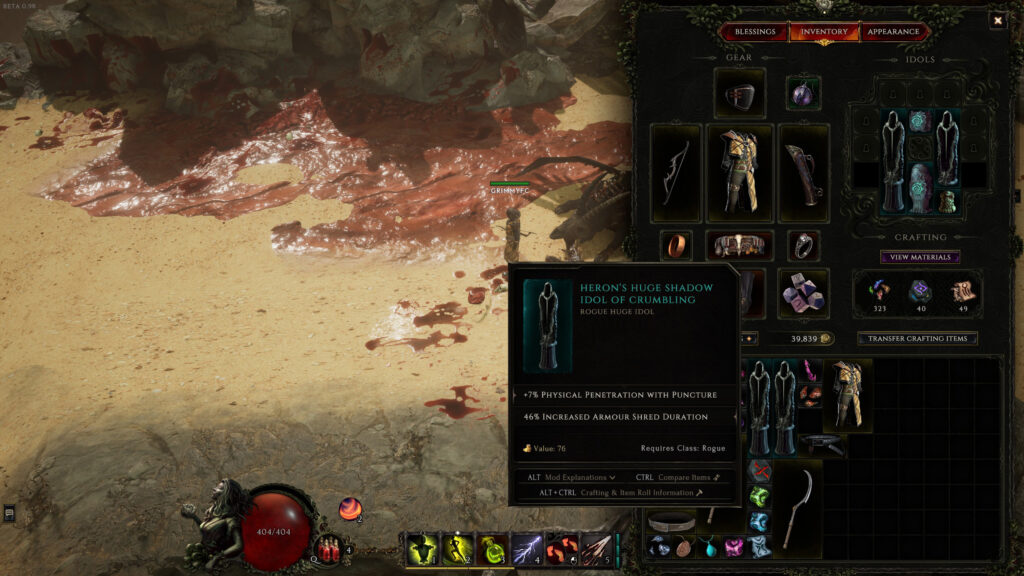Select the silver ring with gem
Image resolution: width=1024 pixels, height=576 pixels.
point(803,246)
